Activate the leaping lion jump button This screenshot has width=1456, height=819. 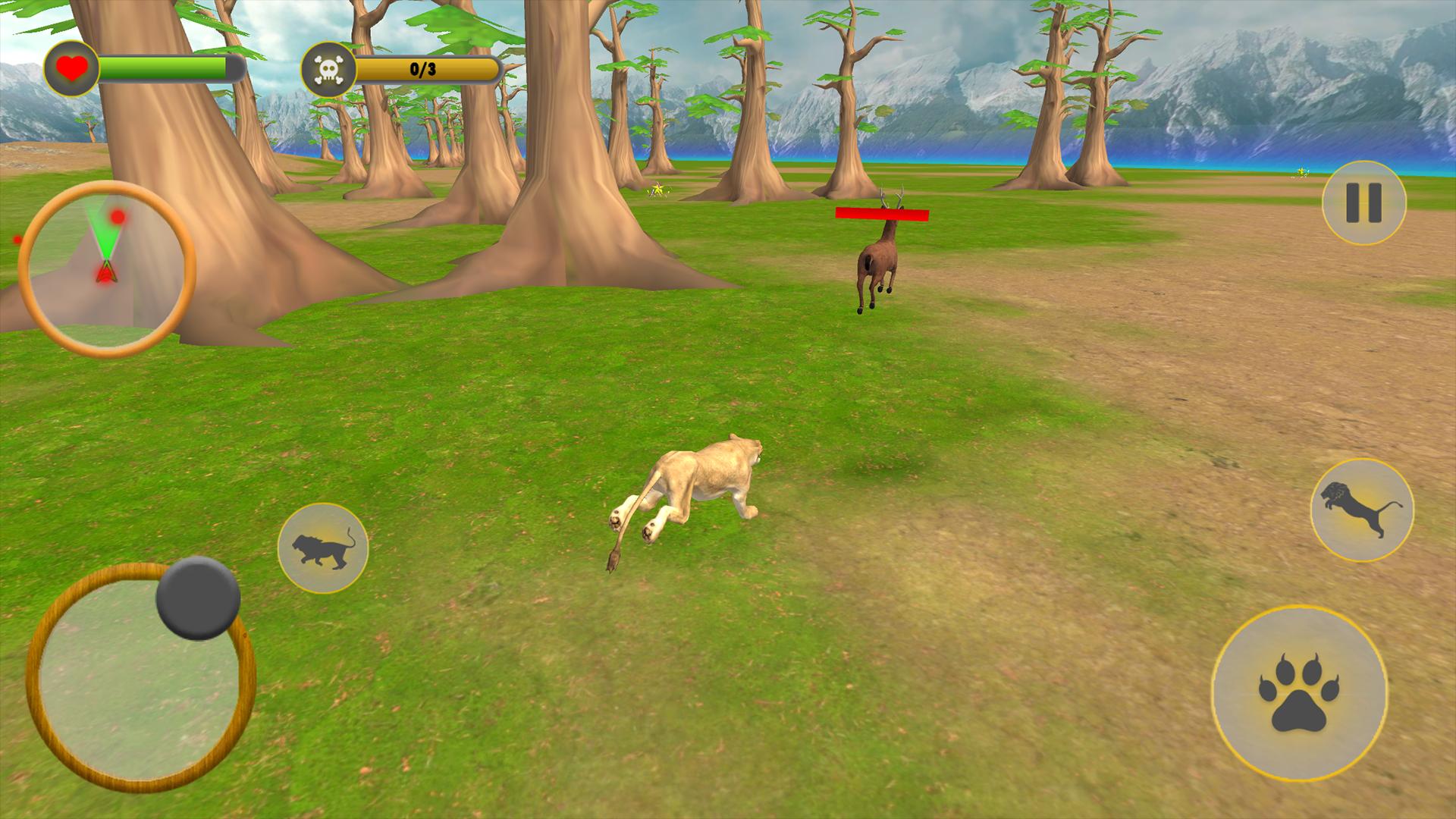click(x=1362, y=510)
